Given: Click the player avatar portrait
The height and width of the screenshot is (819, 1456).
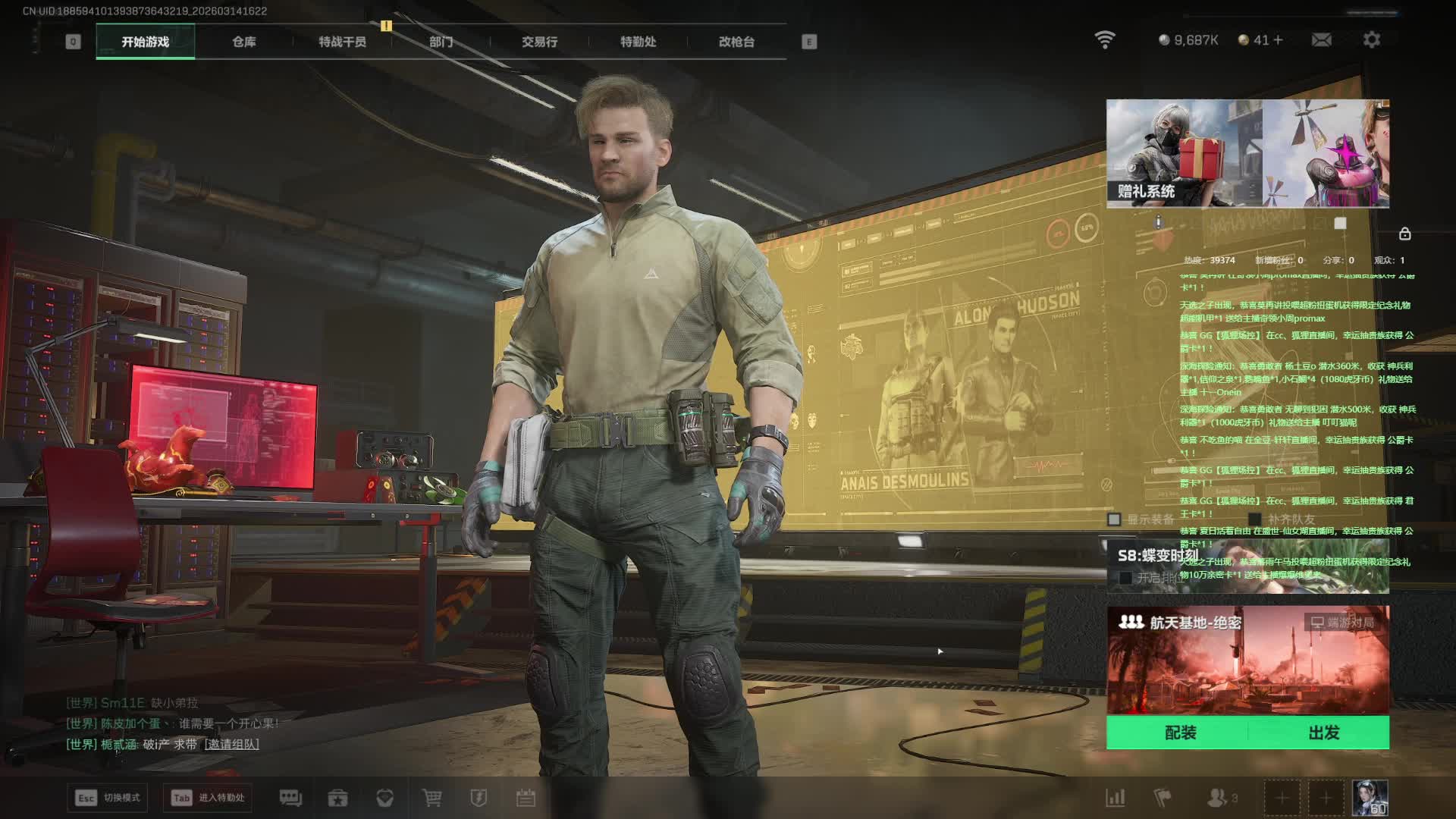Looking at the screenshot, I should [1370, 798].
